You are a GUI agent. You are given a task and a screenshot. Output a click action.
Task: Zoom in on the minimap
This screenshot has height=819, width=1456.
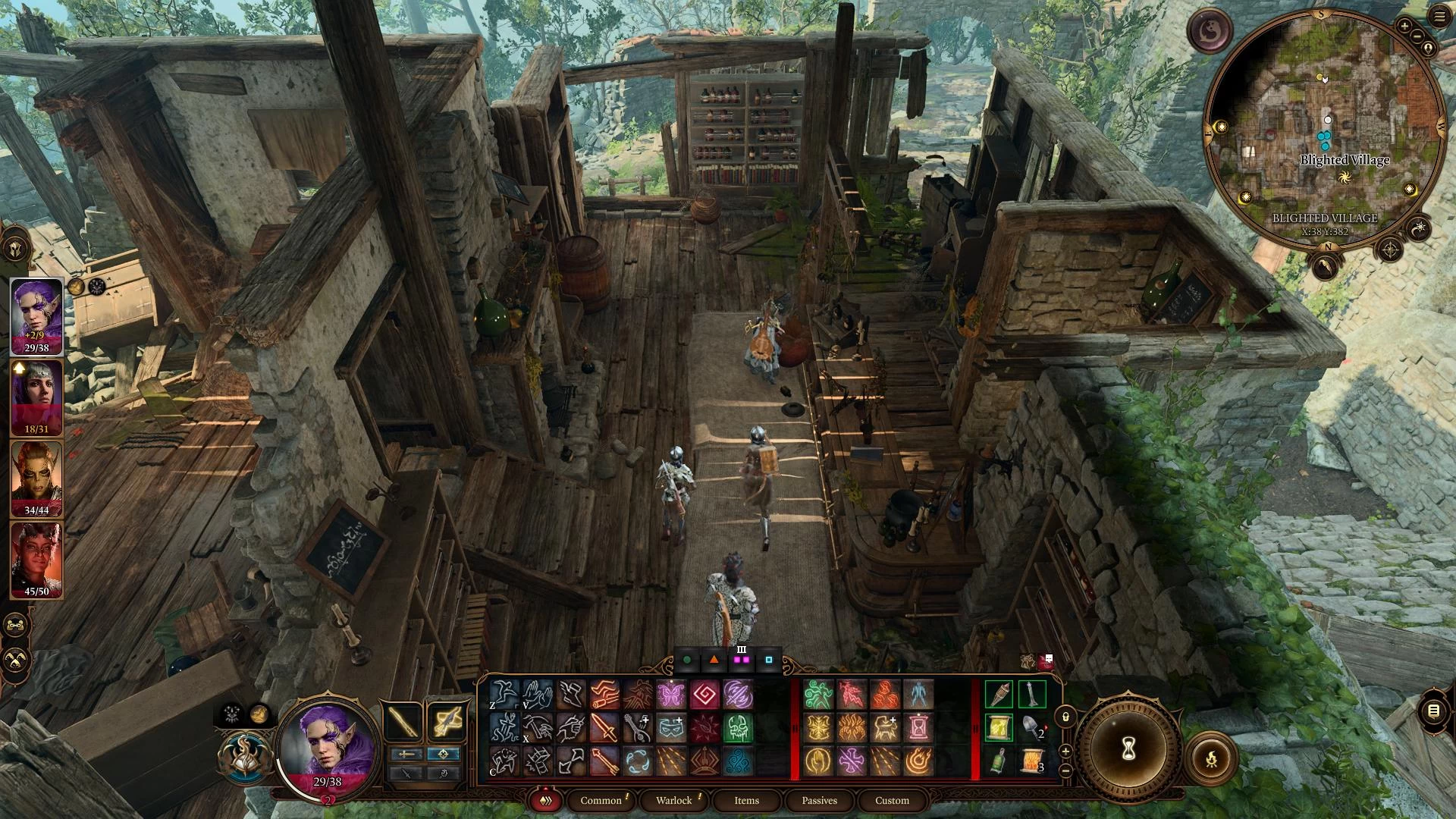pyautogui.click(x=1404, y=27)
